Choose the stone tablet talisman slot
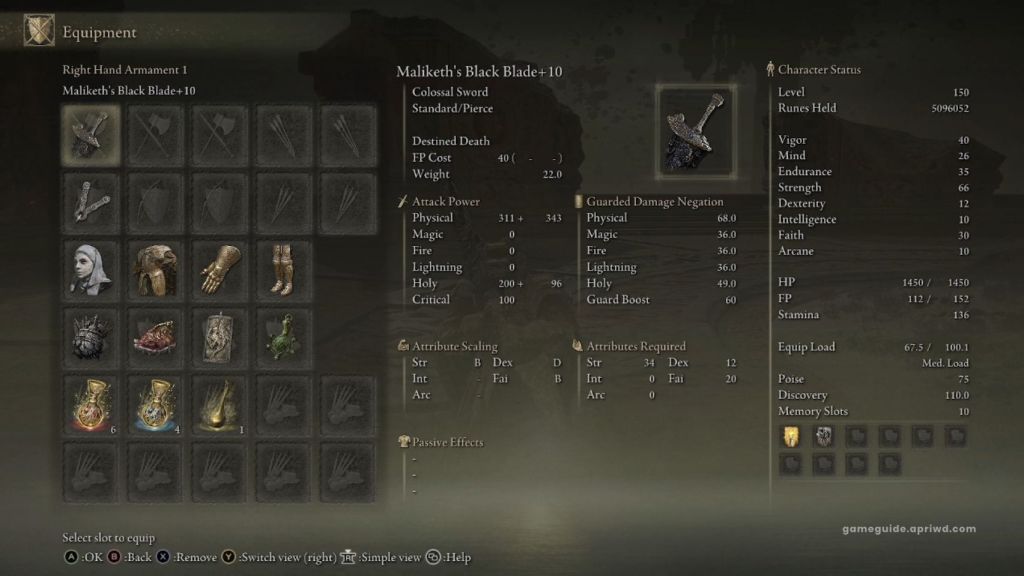 pyautogui.click(x=221, y=335)
